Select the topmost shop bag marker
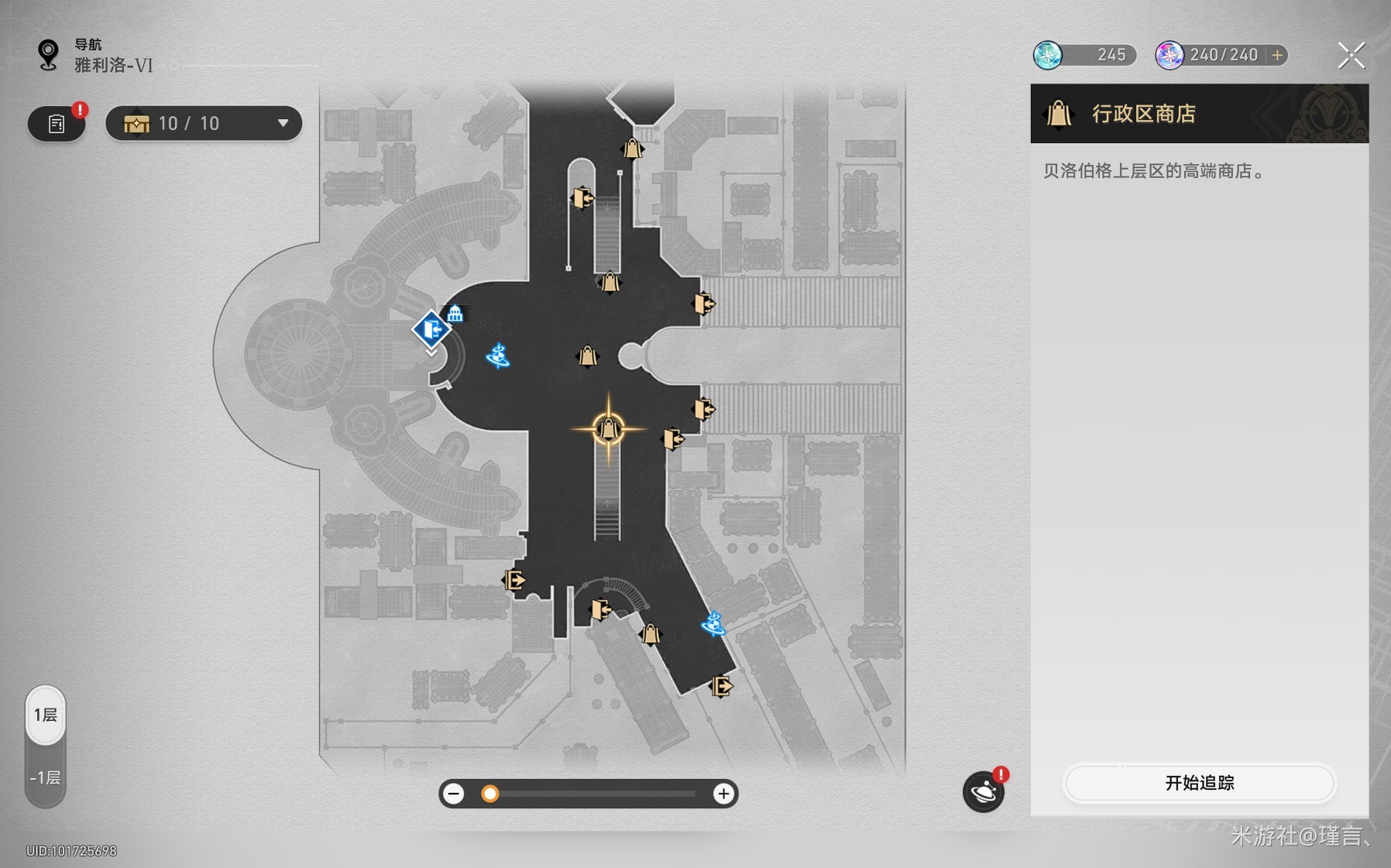This screenshot has width=1391, height=868. click(632, 148)
